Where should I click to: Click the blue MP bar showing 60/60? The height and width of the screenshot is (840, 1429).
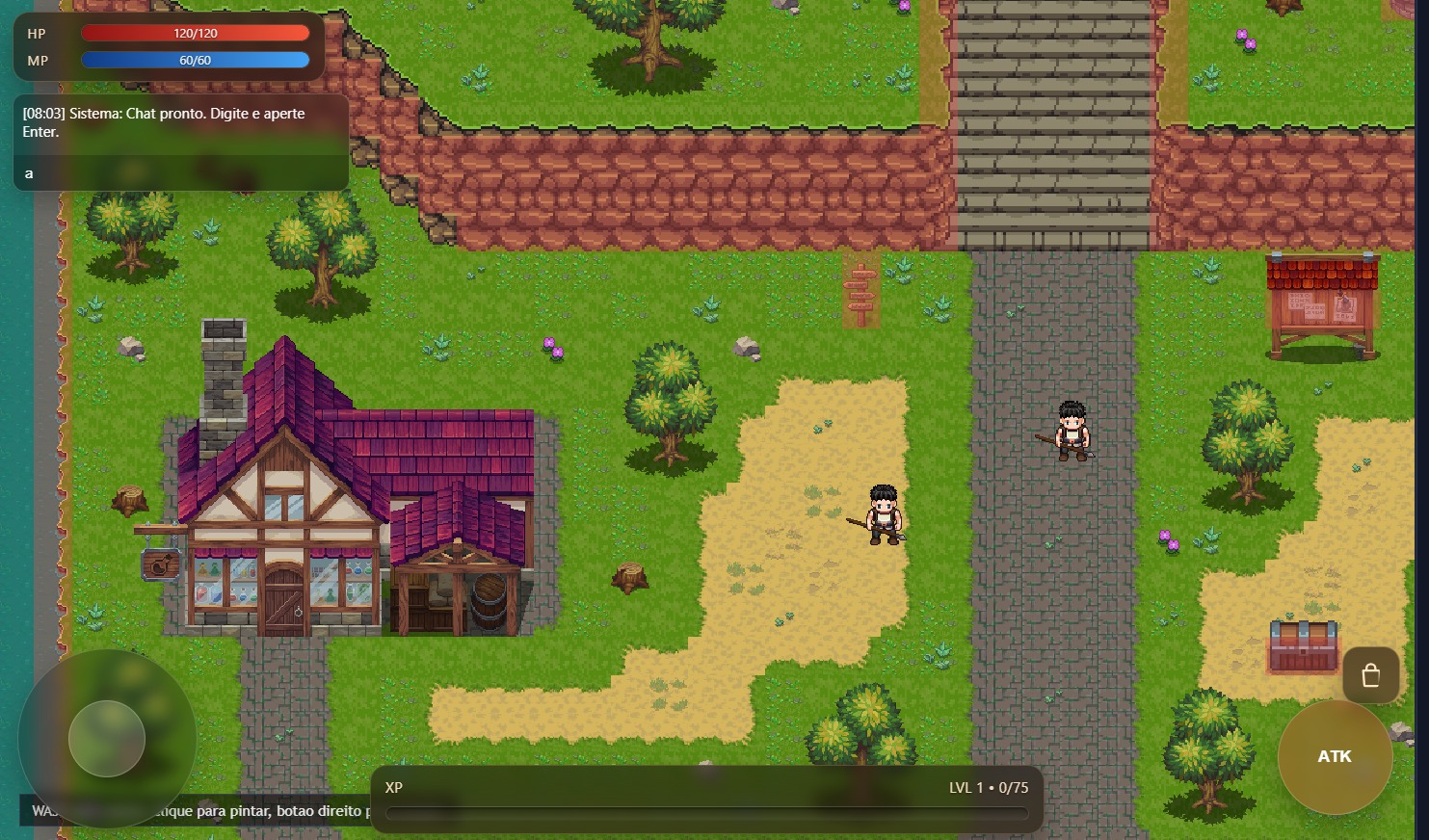coord(197,60)
